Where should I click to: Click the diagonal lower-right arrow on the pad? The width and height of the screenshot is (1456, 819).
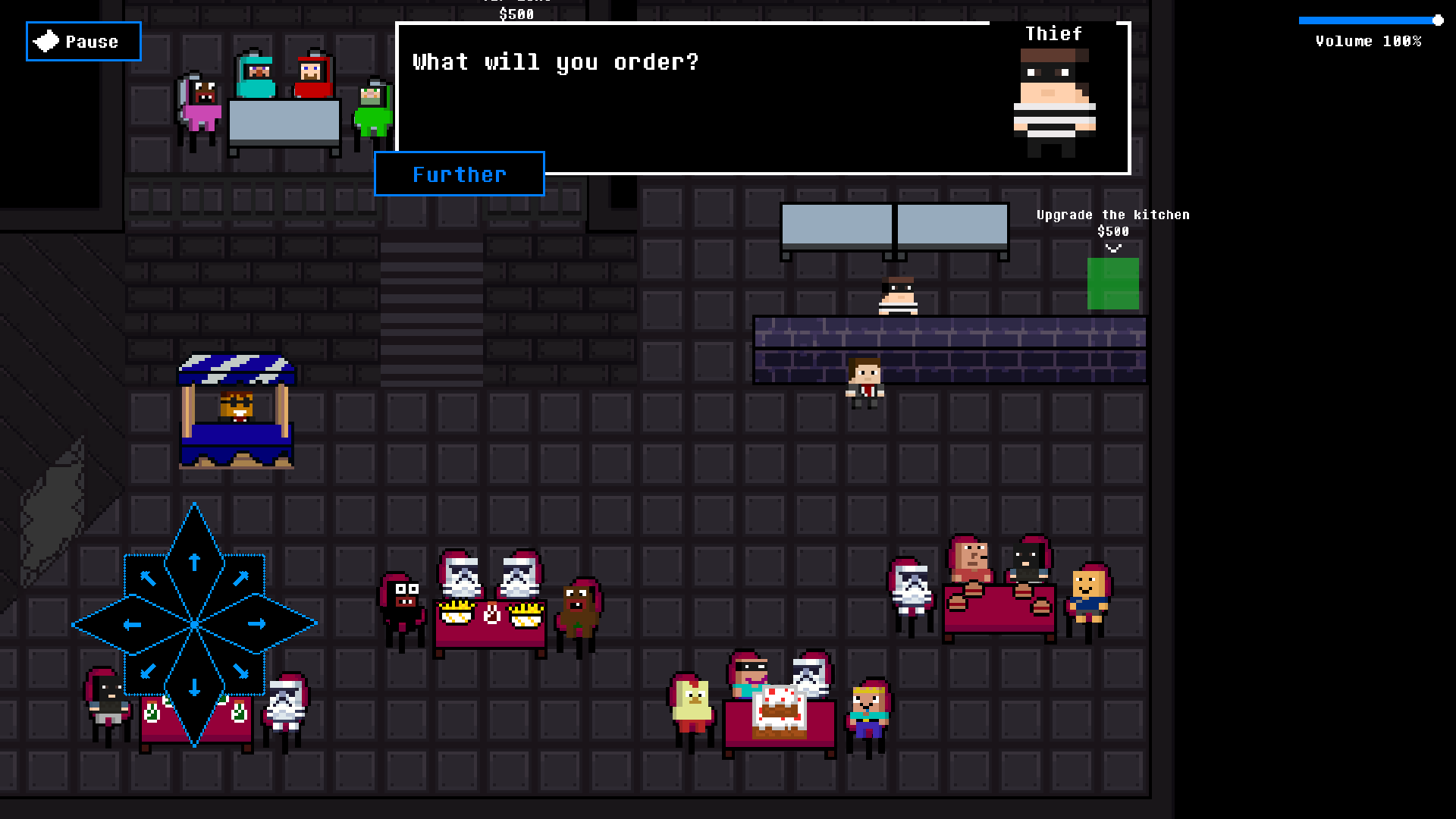(240, 671)
